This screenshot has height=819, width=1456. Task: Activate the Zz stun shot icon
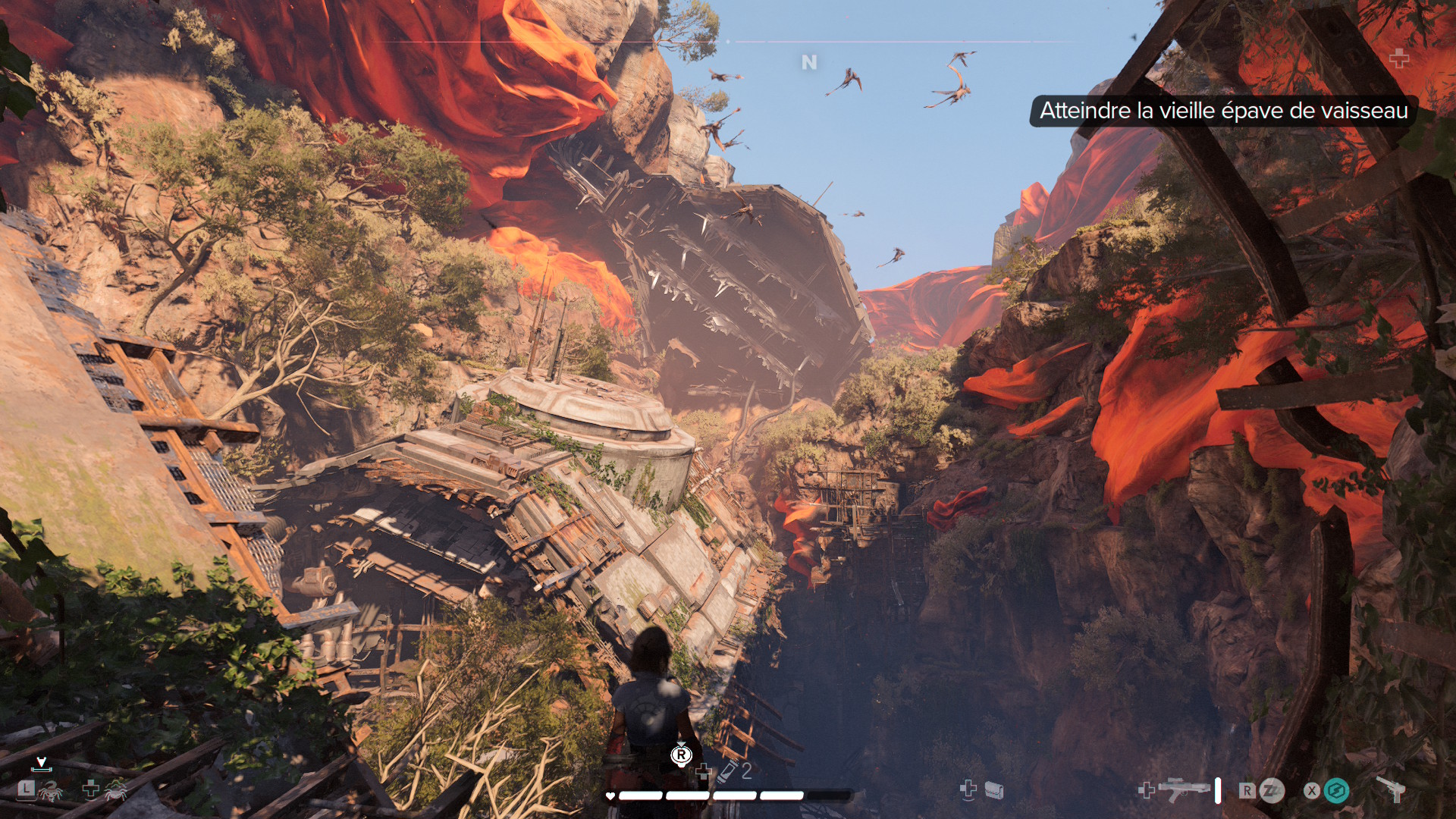point(1272,791)
